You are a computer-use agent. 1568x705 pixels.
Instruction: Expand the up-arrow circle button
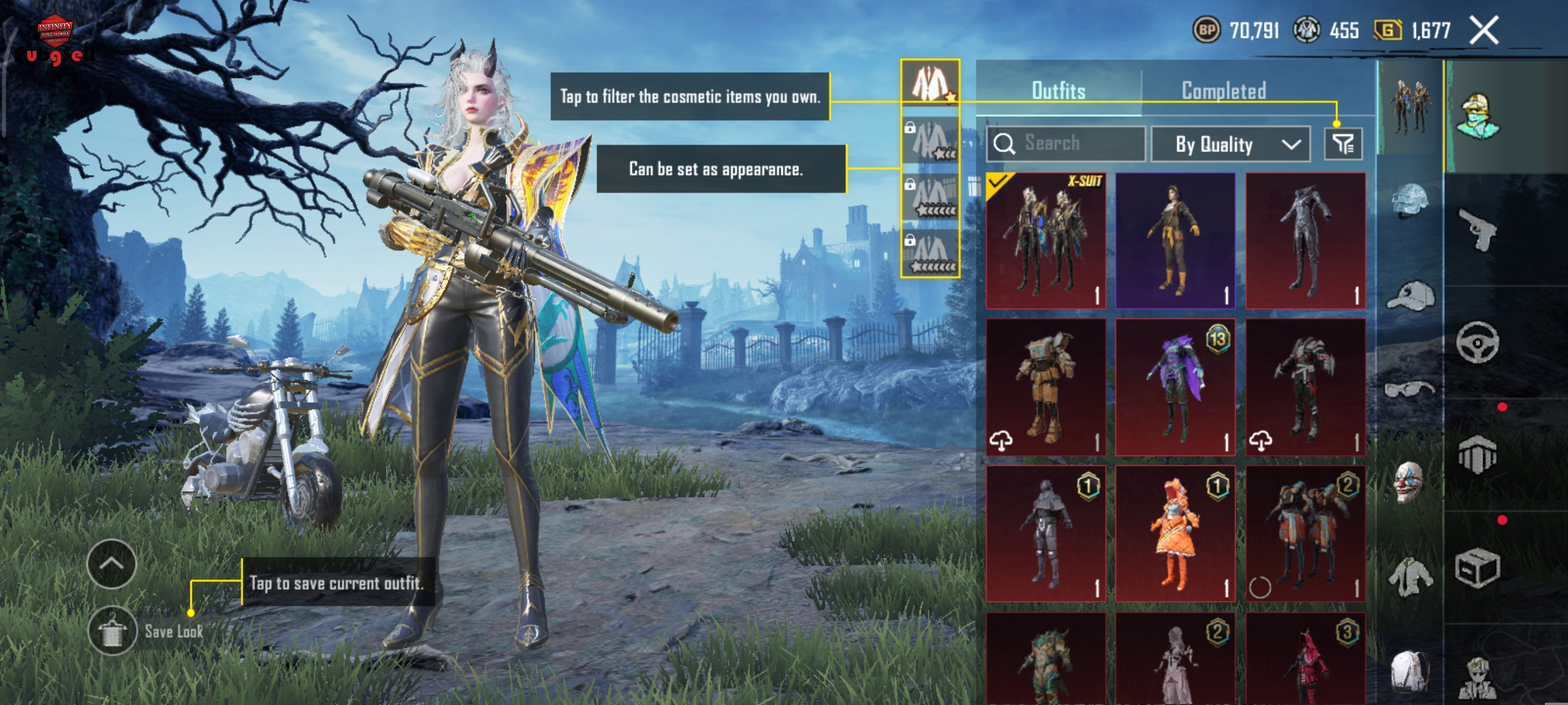tap(112, 564)
